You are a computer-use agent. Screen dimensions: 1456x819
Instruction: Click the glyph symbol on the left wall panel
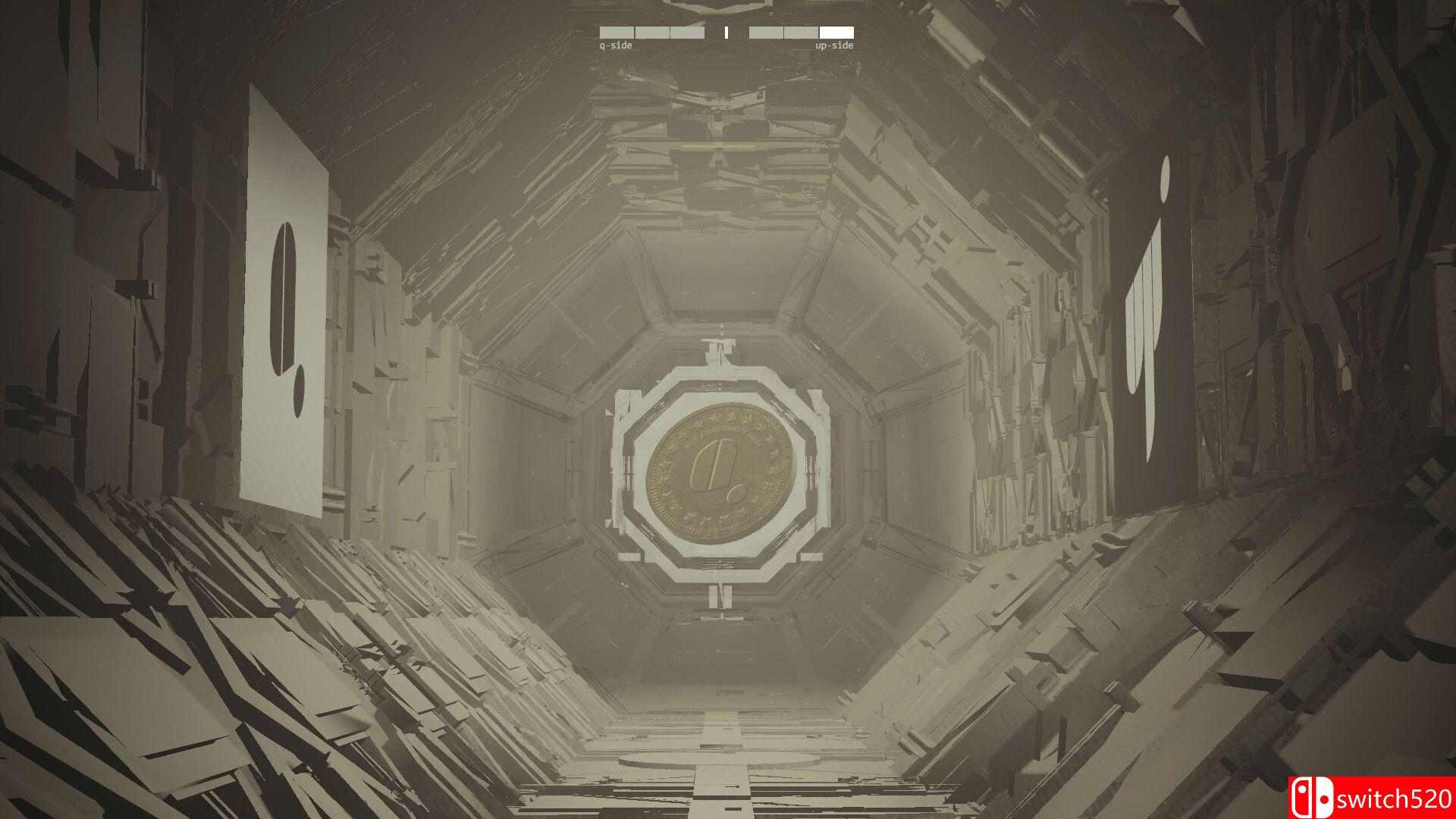pyautogui.click(x=282, y=317)
